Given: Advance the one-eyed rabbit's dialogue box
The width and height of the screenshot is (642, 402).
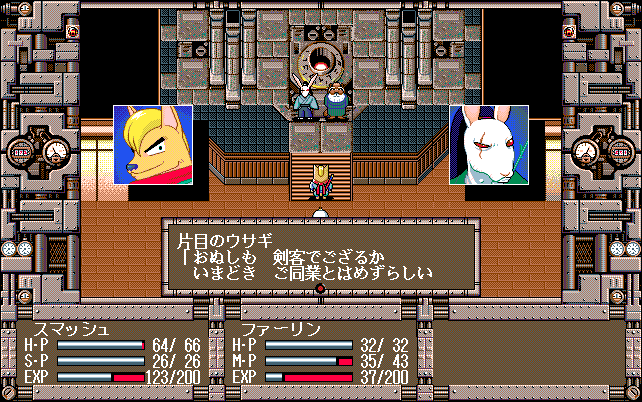Looking at the screenshot, I should [320, 256].
